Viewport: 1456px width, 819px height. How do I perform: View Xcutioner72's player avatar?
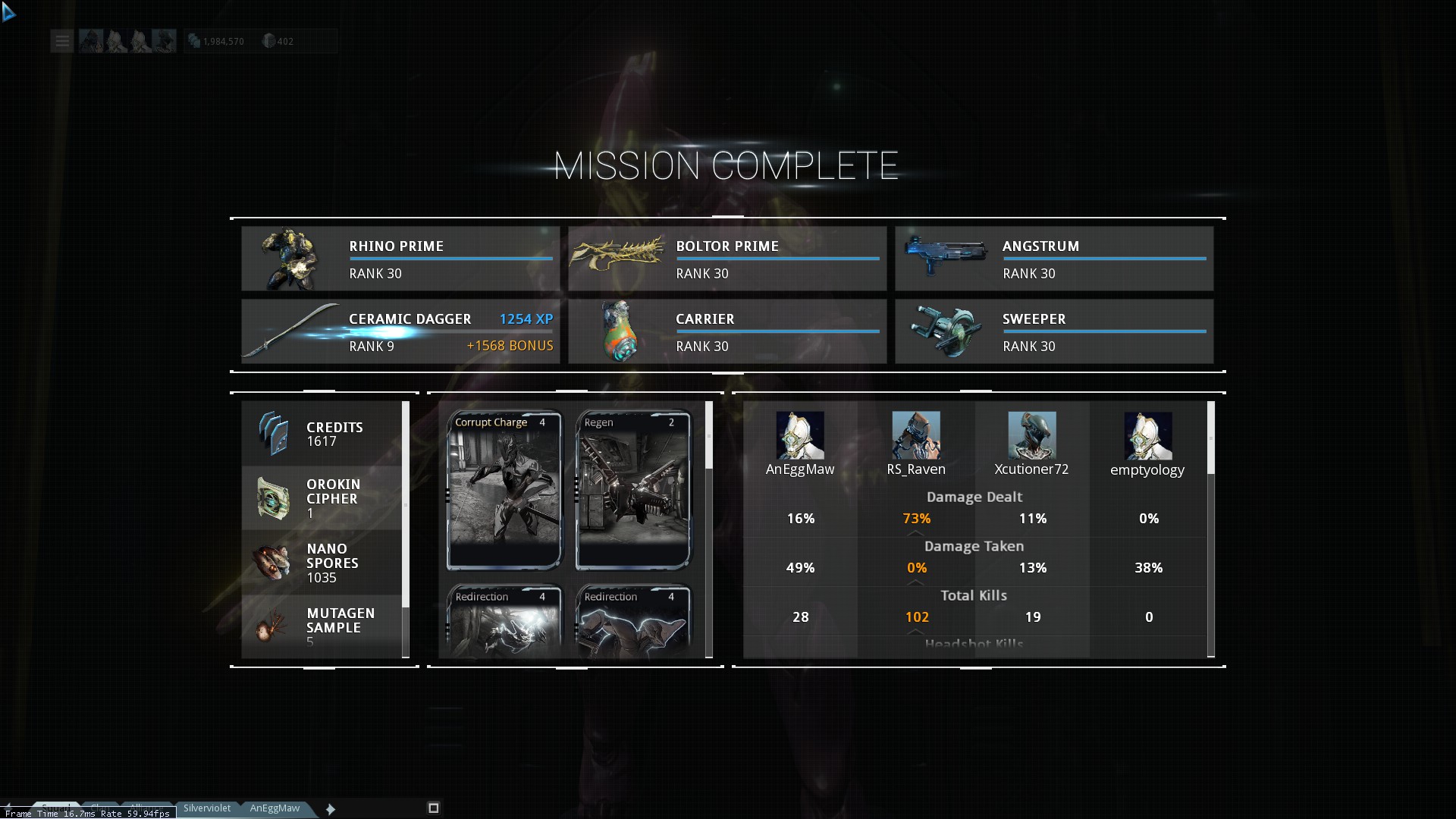click(1032, 435)
